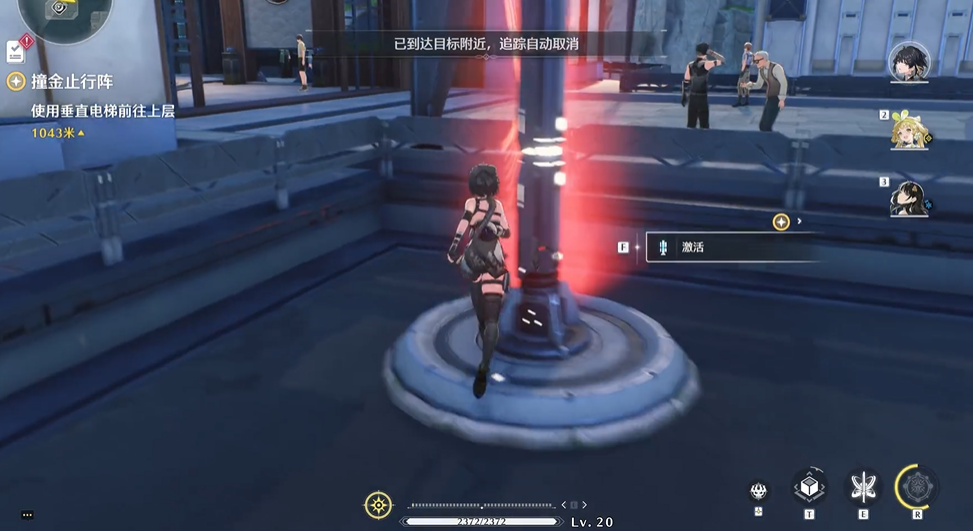Click the golden compass icon beside health bar

coord(378,505)
